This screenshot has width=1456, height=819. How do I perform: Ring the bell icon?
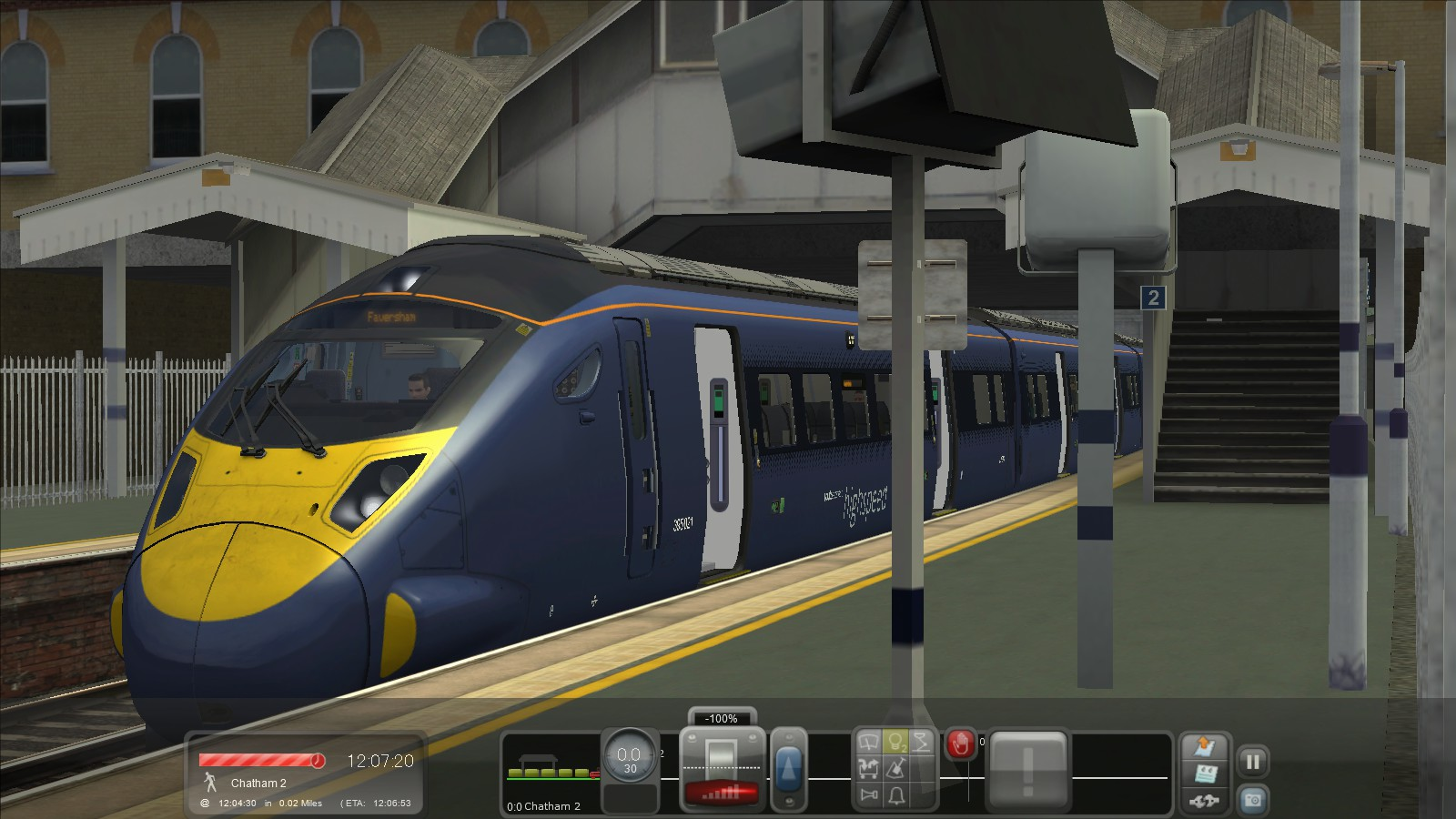click(x=896, y=796)
